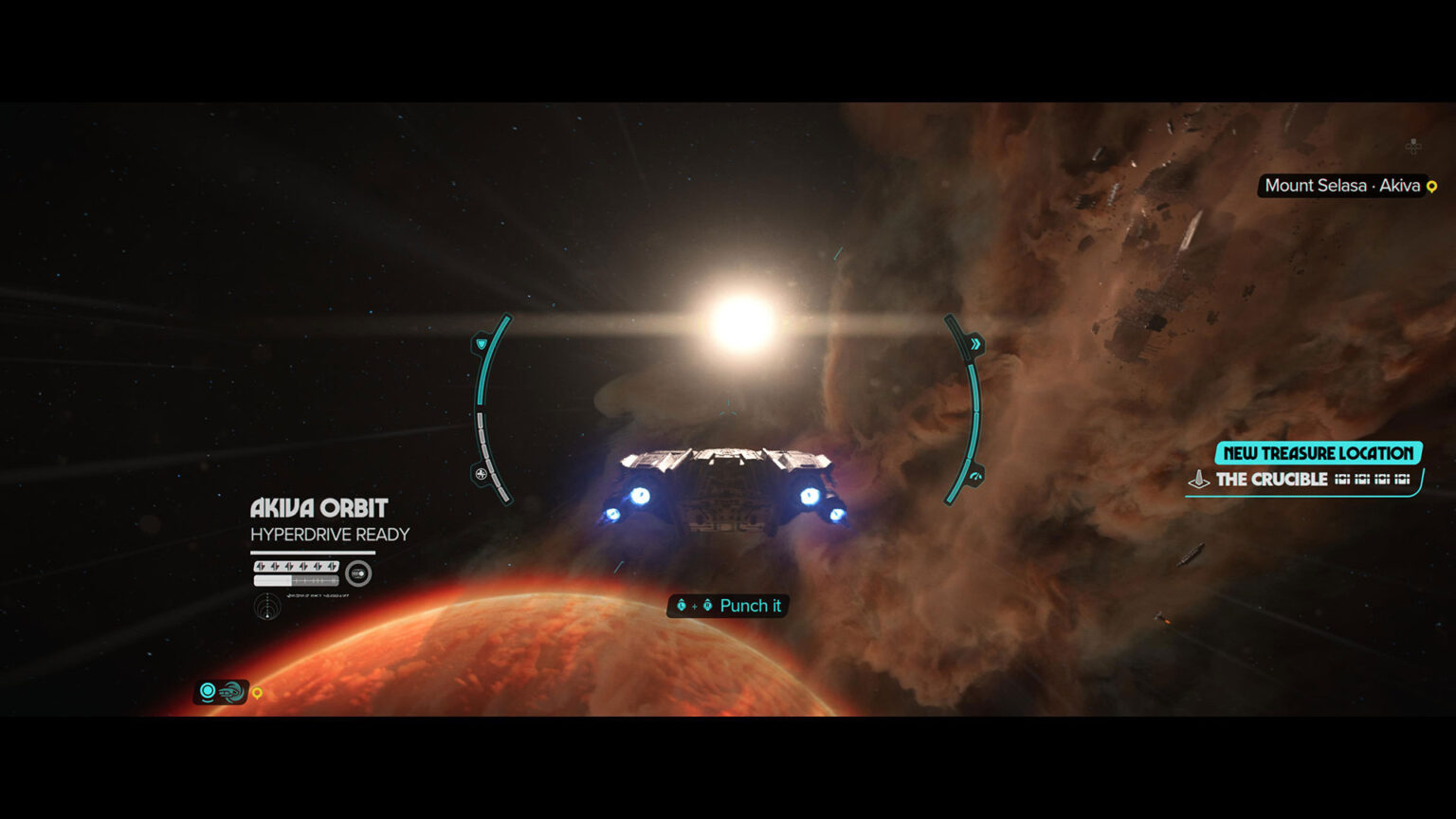Open the round radar scanner icon

[267, 606]
